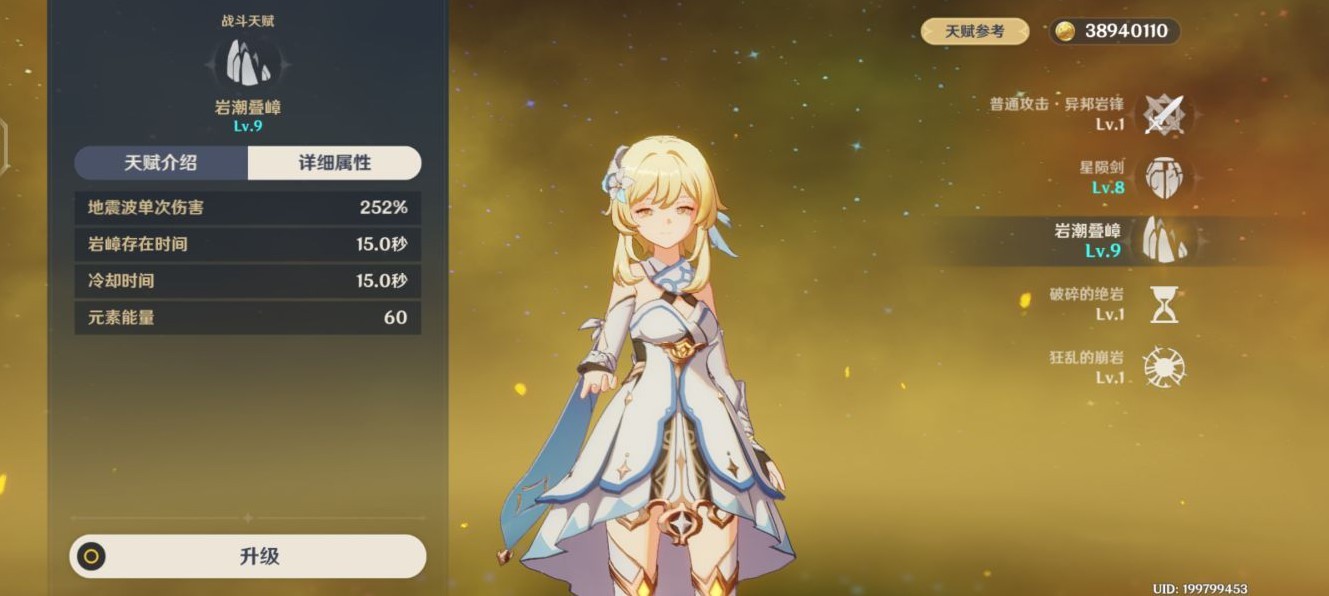Open the 天赋参考 talent reference

coord(975,32)
